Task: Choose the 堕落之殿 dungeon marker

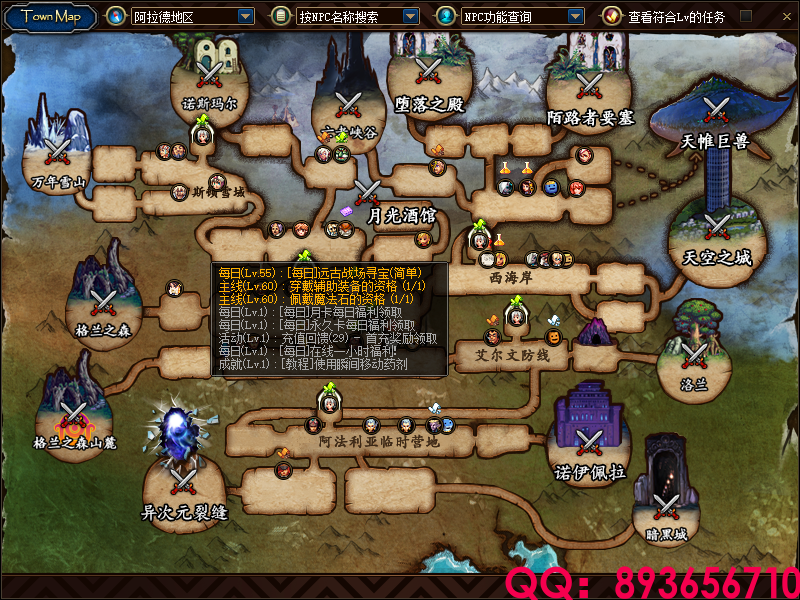Action: coord(429,71)
